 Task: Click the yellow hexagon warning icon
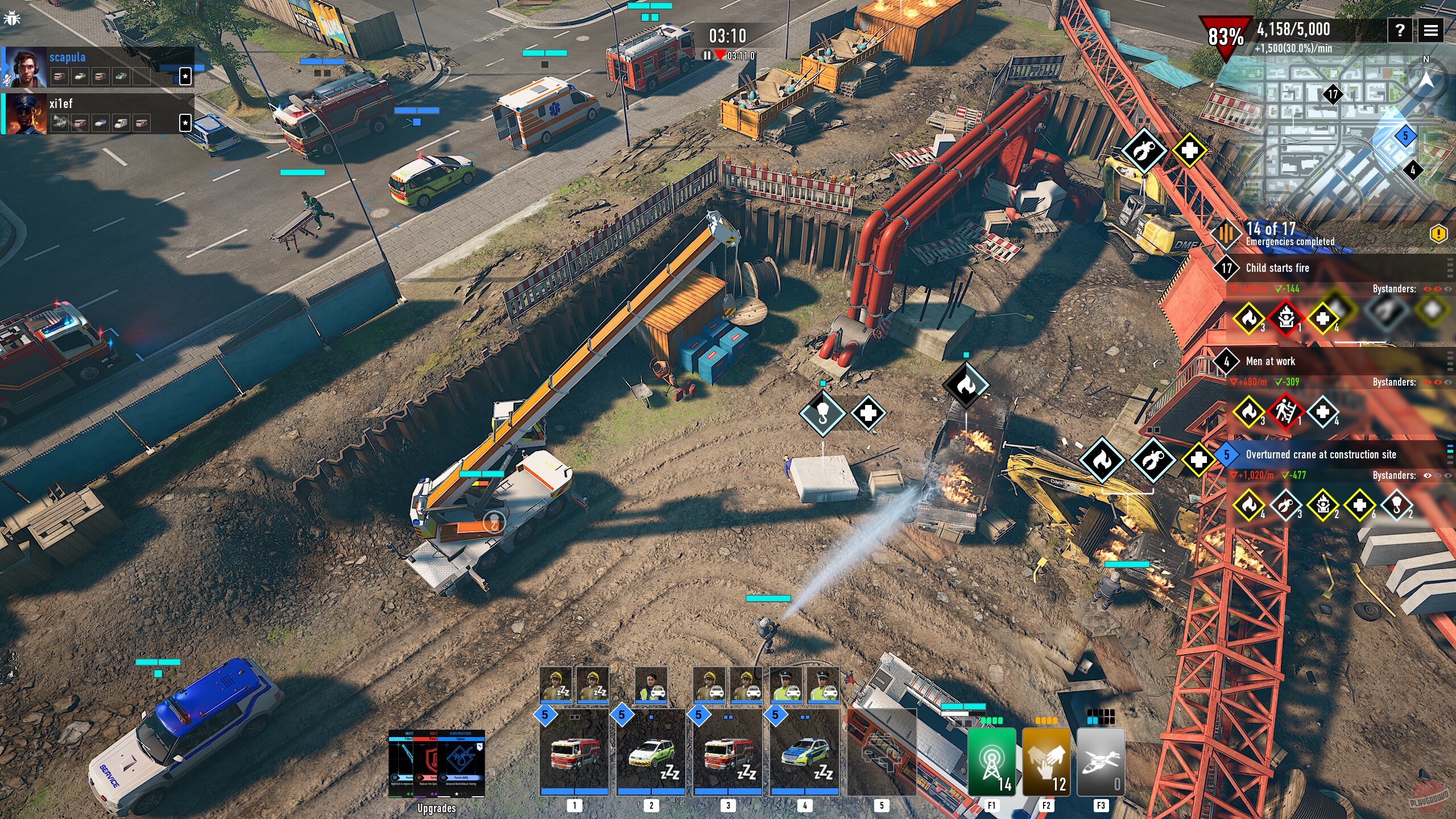(x=1438, y=234)
